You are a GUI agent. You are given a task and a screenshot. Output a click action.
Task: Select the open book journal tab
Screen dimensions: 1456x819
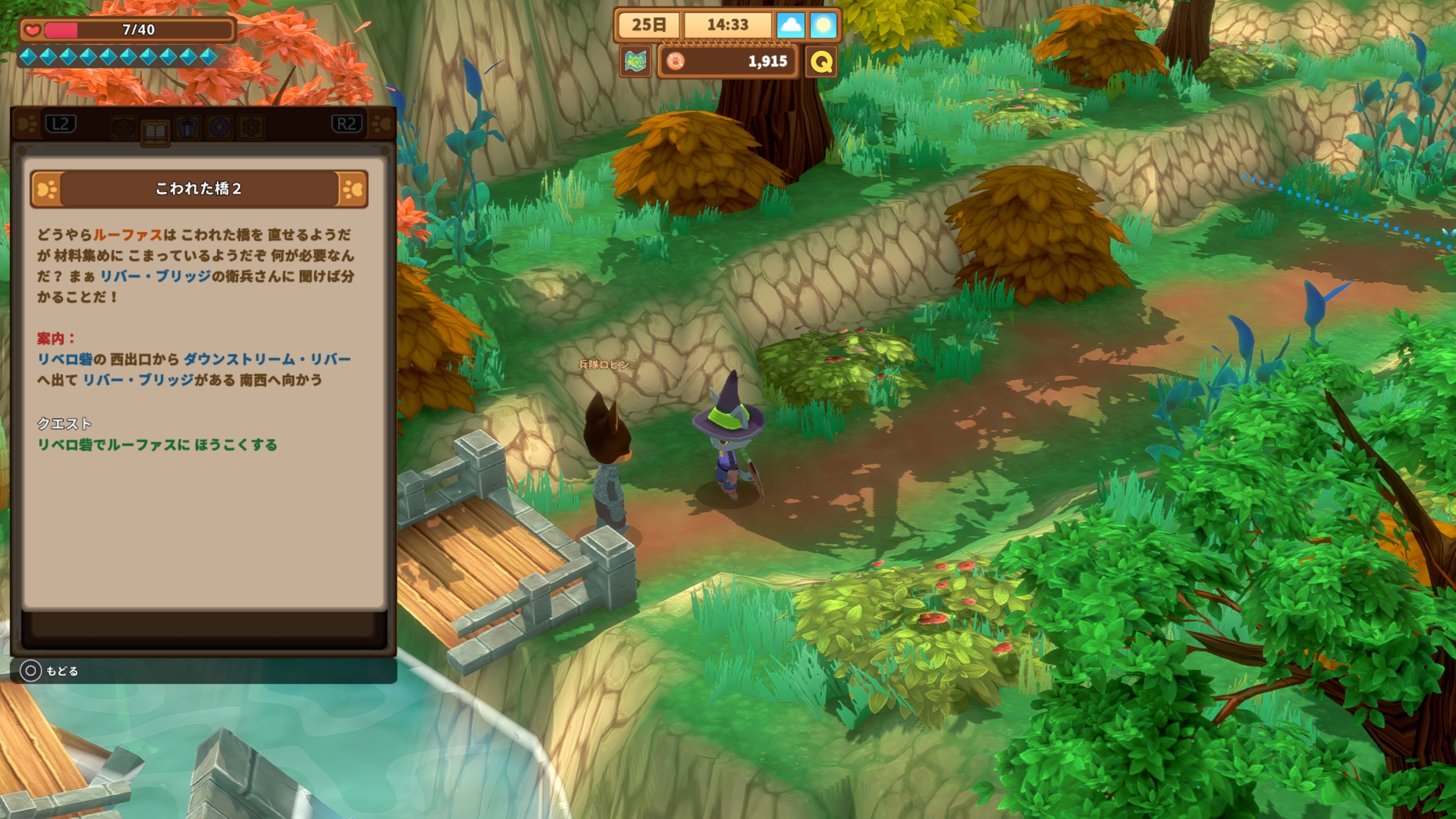[155, 132]
